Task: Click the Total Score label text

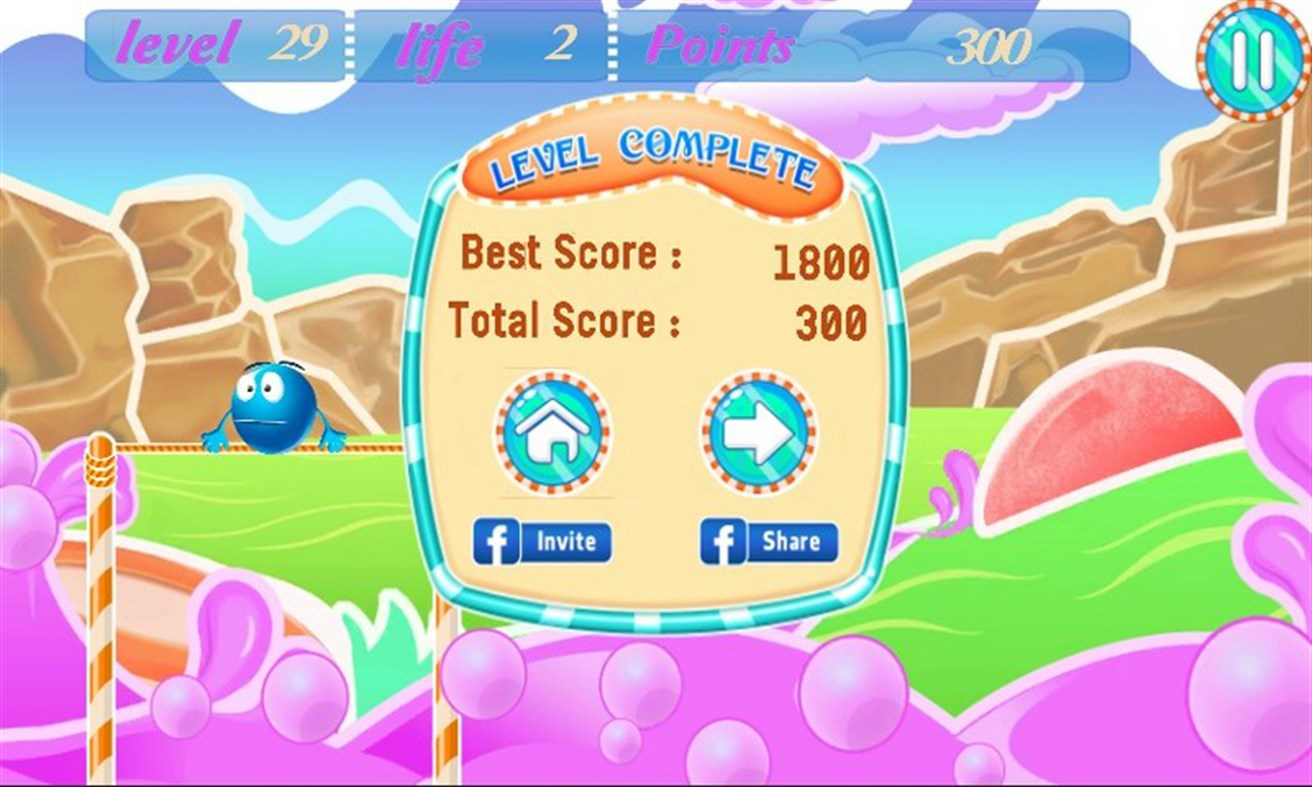Action: click(x=568, y=322)
